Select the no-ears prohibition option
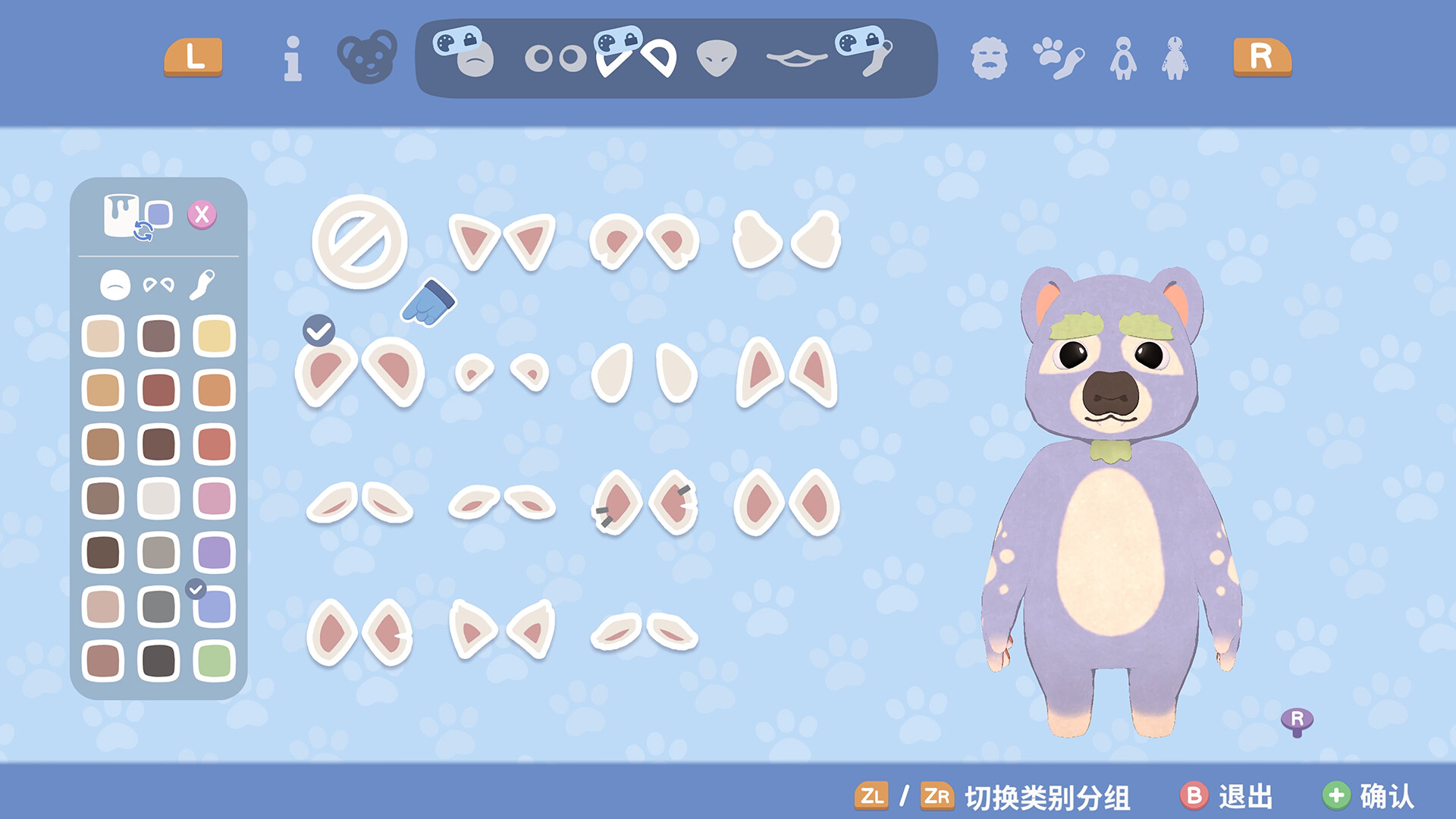This screenshot has width=1456, height=819. click(x=361, y=245)
